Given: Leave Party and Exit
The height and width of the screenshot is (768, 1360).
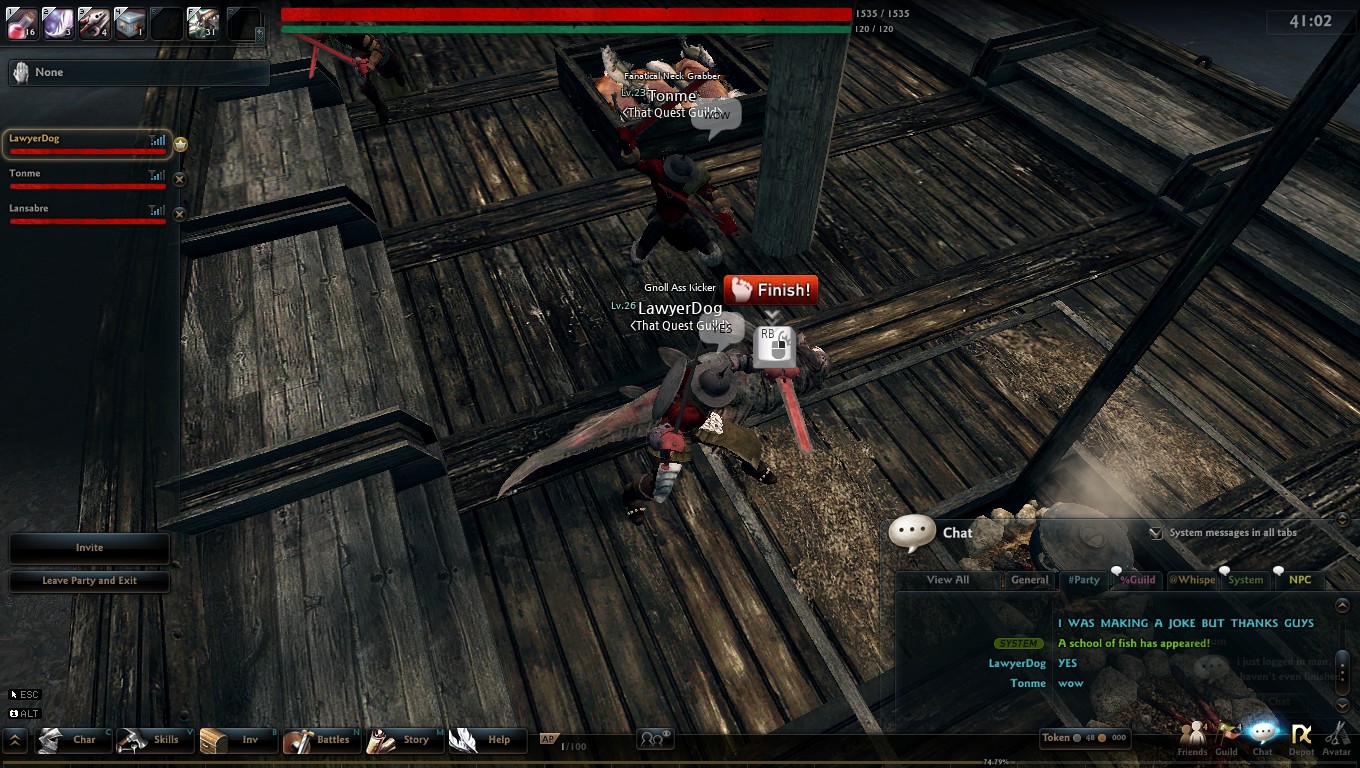Looking at the screenshot, I should point(89,581).
